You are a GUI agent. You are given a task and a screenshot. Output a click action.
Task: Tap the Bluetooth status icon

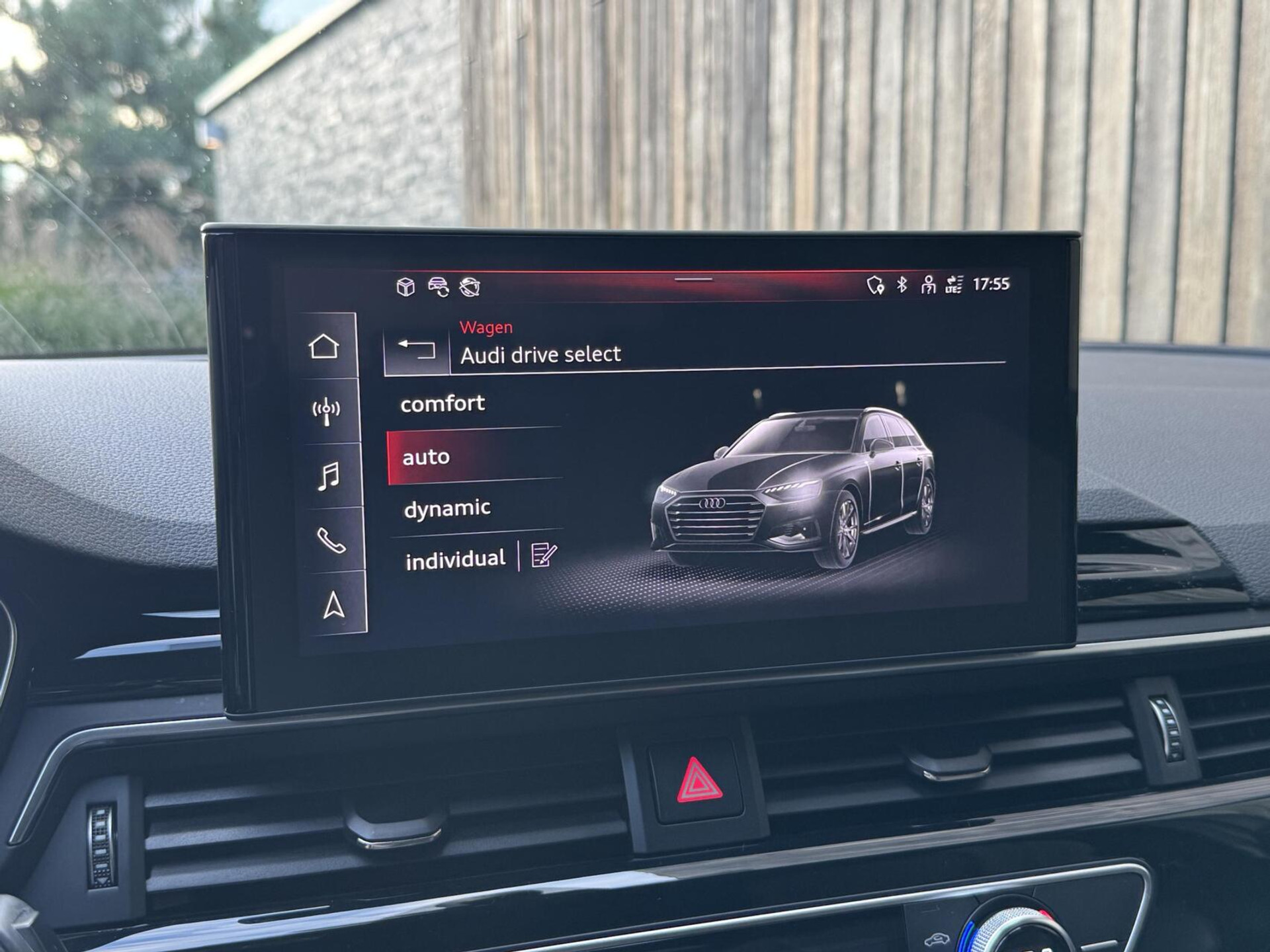click(902, 284)
